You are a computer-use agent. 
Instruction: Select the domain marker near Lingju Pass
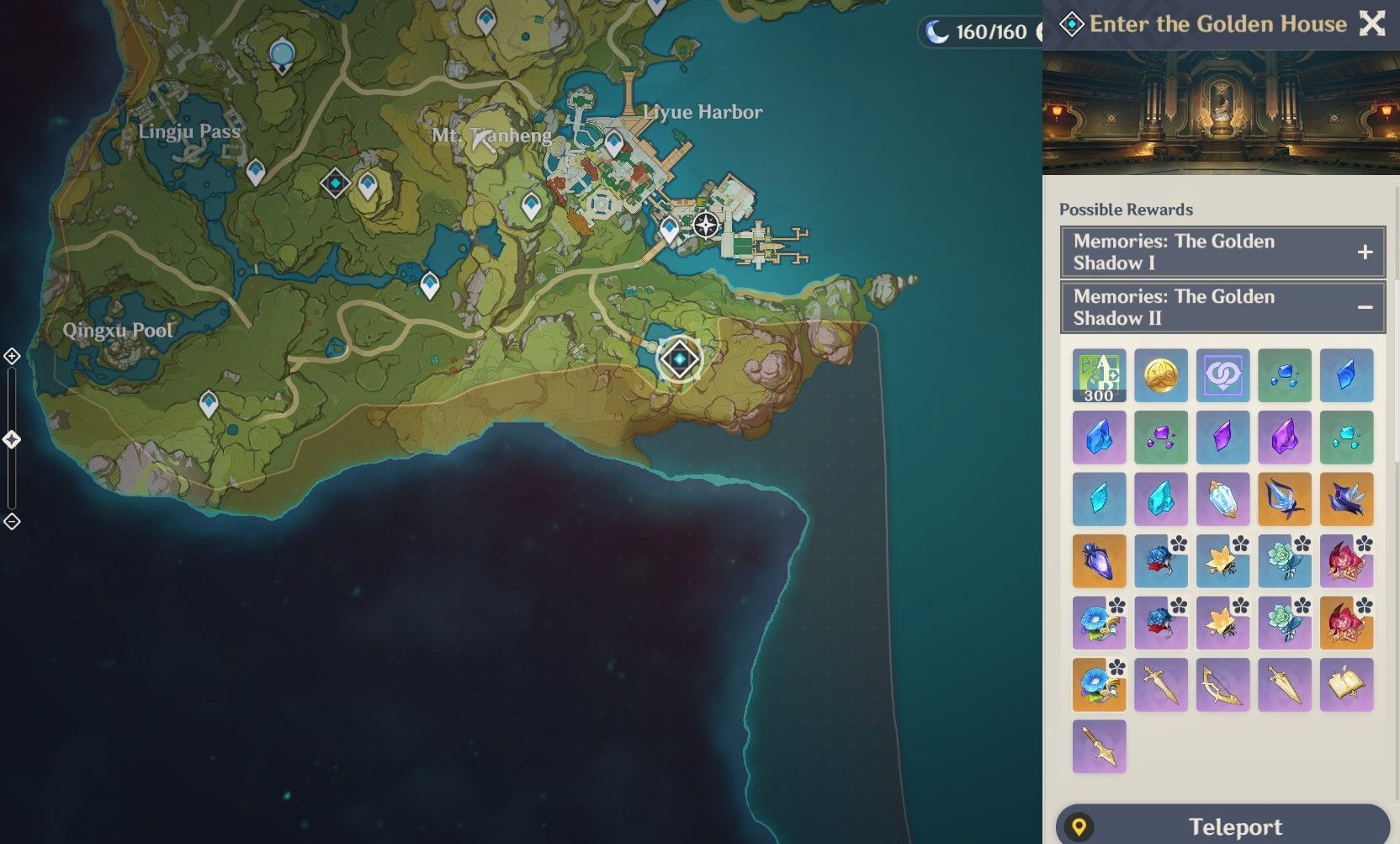tap(335, 183)
